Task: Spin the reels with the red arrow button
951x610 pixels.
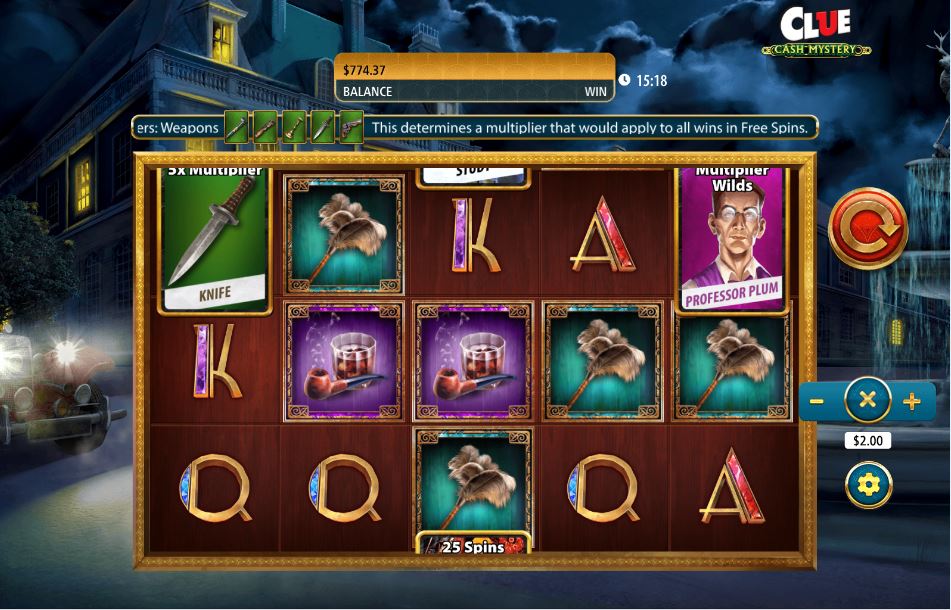Action: coord(868,229)
